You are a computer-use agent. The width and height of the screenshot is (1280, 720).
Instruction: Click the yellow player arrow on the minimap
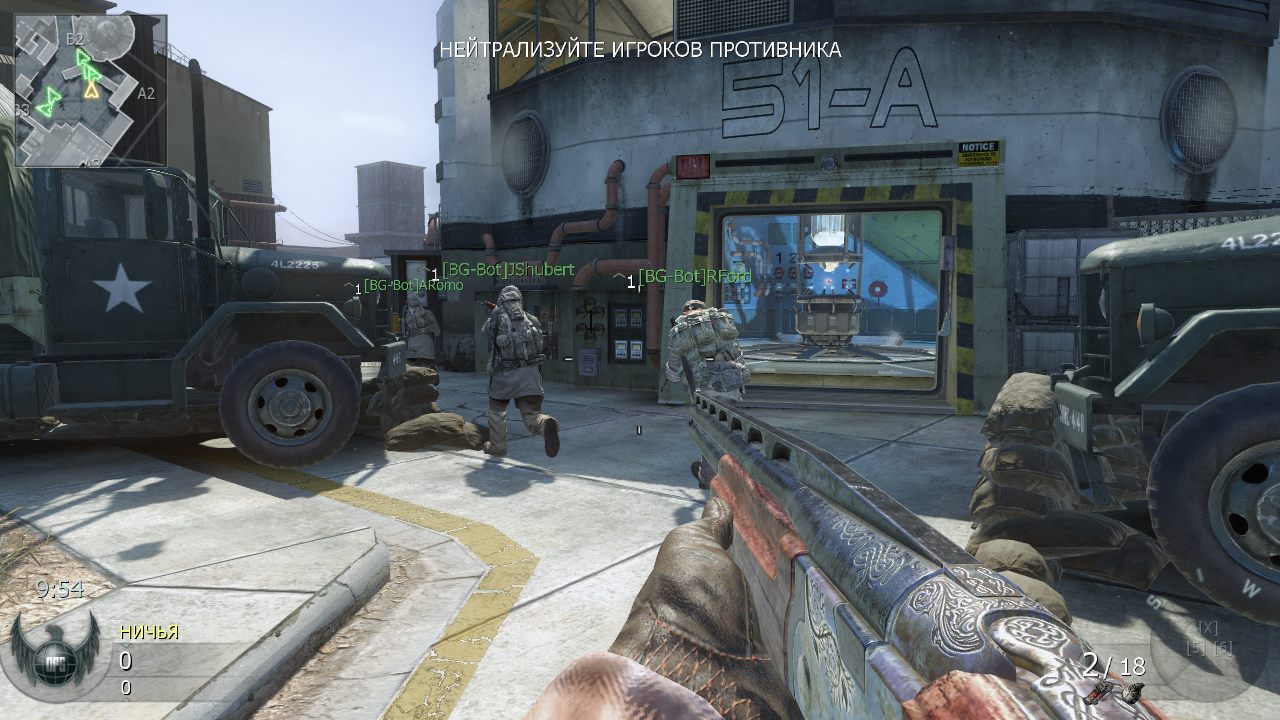point(91,91)
